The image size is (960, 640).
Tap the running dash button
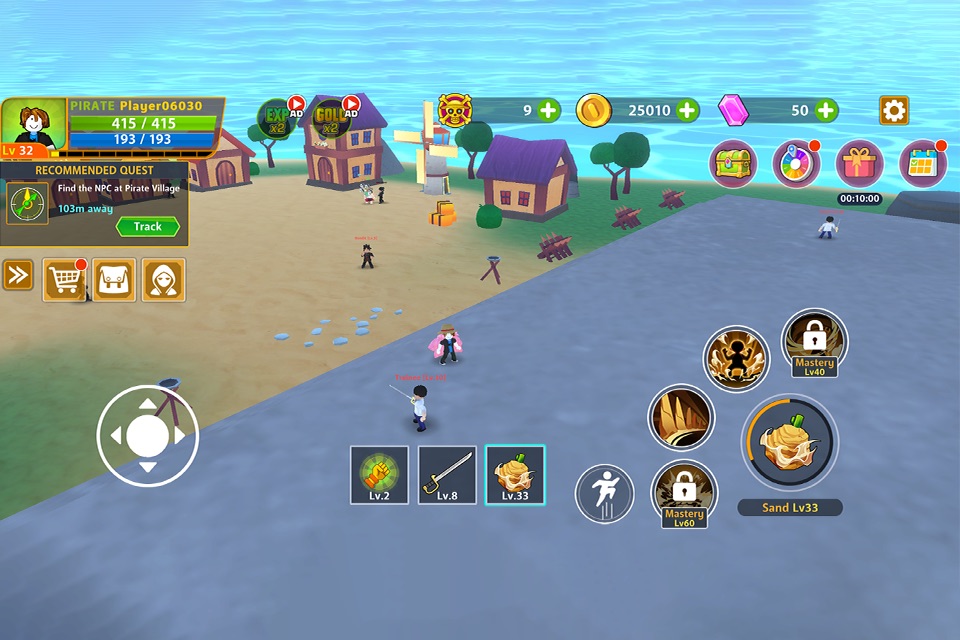604,494
